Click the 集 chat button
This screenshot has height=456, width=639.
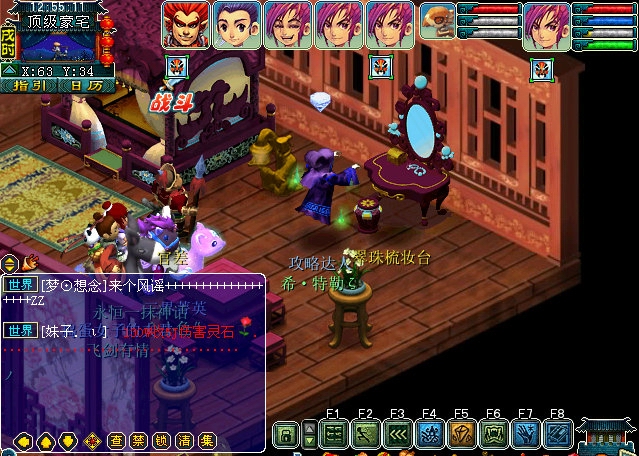coord(207,440)
